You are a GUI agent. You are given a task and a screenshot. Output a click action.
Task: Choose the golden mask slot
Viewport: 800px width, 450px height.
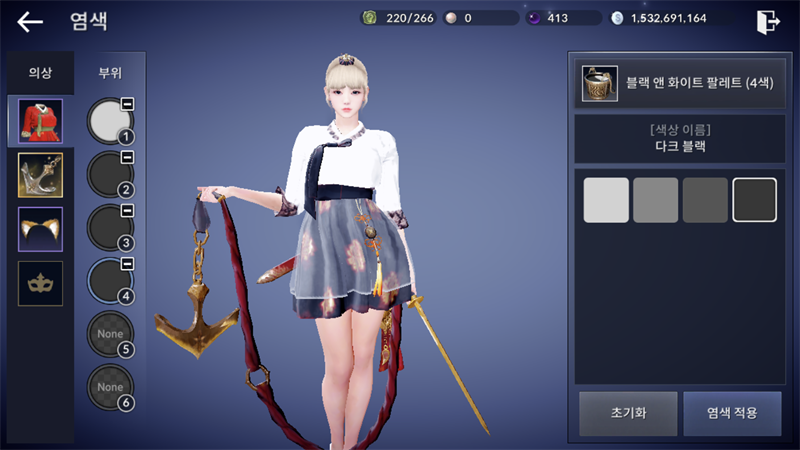40,283
